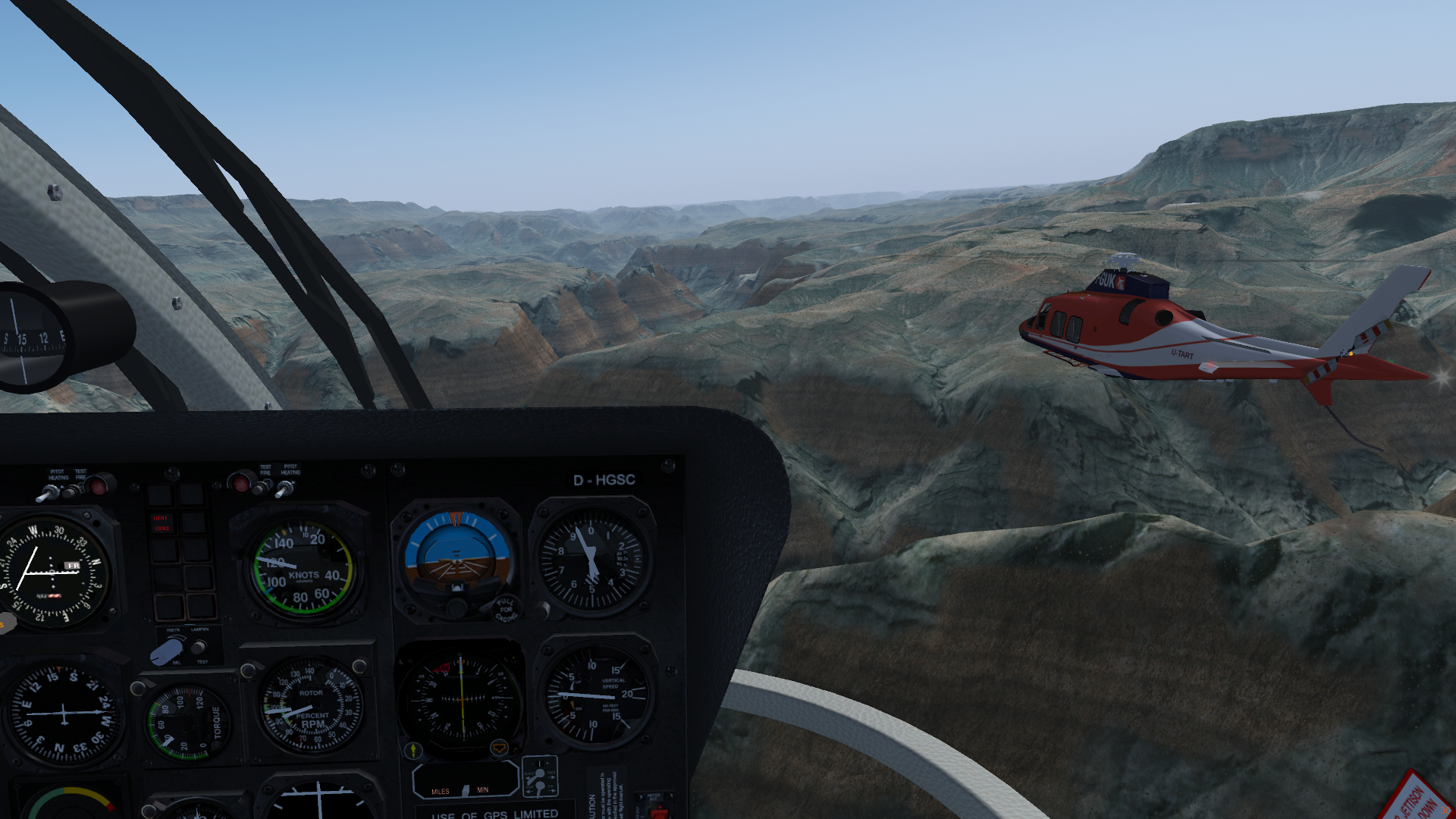This screenshot has height=819, width=1456.
Task: Flip the pitot heating switch above the airspeed gauge
Action: 284,491
